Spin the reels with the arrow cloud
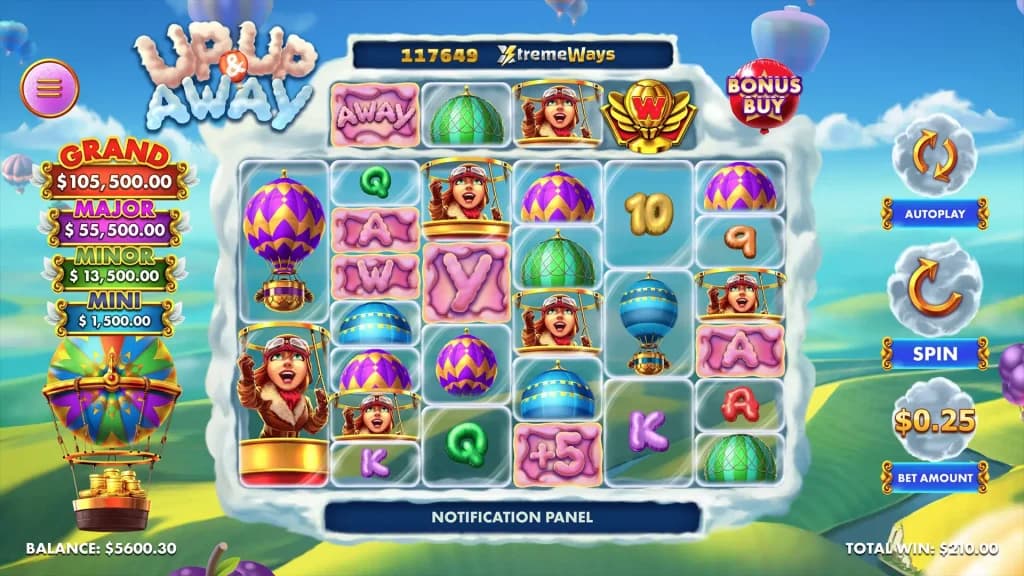The height and width of the screenshot is (576, 1024). (x=934, y=287)
